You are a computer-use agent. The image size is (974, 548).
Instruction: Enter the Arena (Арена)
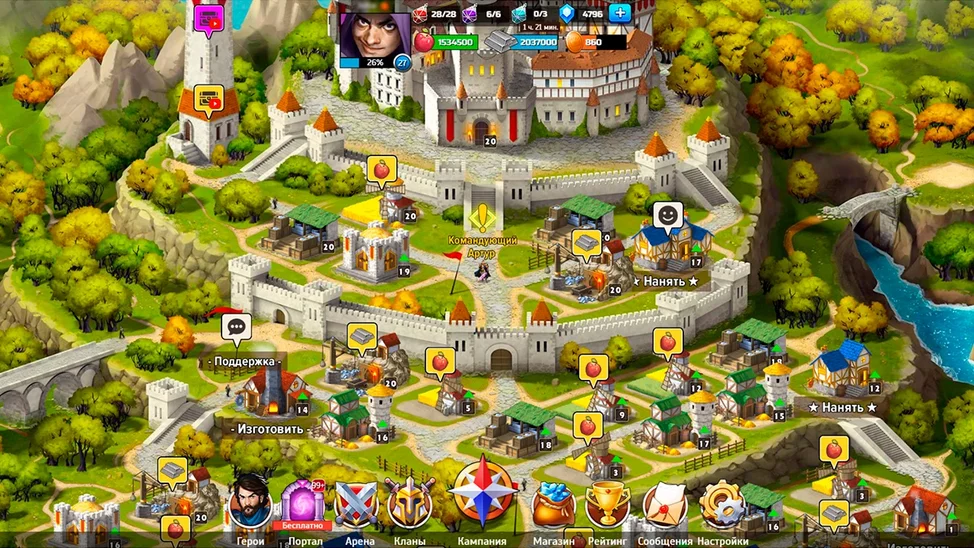[356, 503]
